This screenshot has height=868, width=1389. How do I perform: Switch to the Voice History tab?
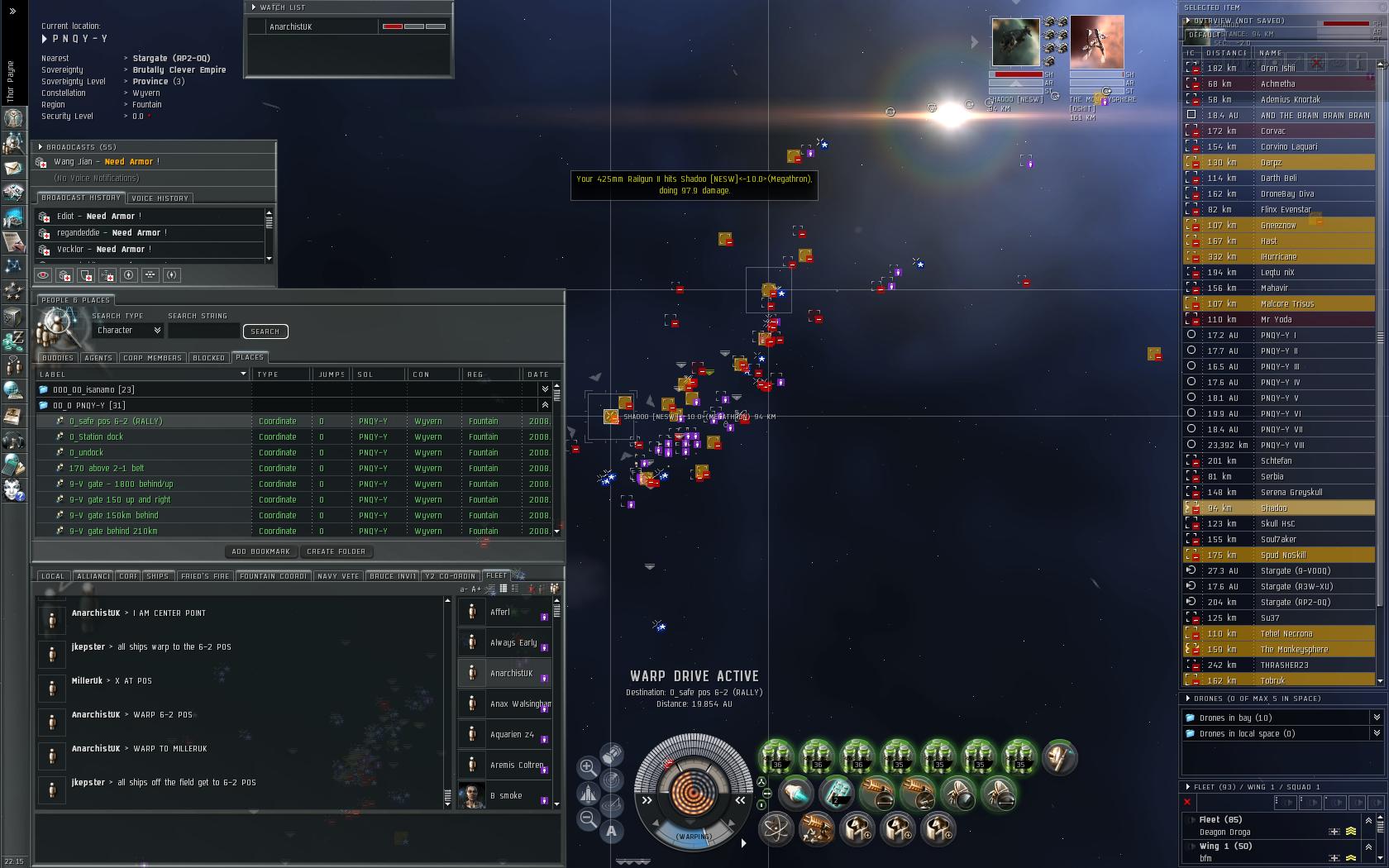(160, 198)
